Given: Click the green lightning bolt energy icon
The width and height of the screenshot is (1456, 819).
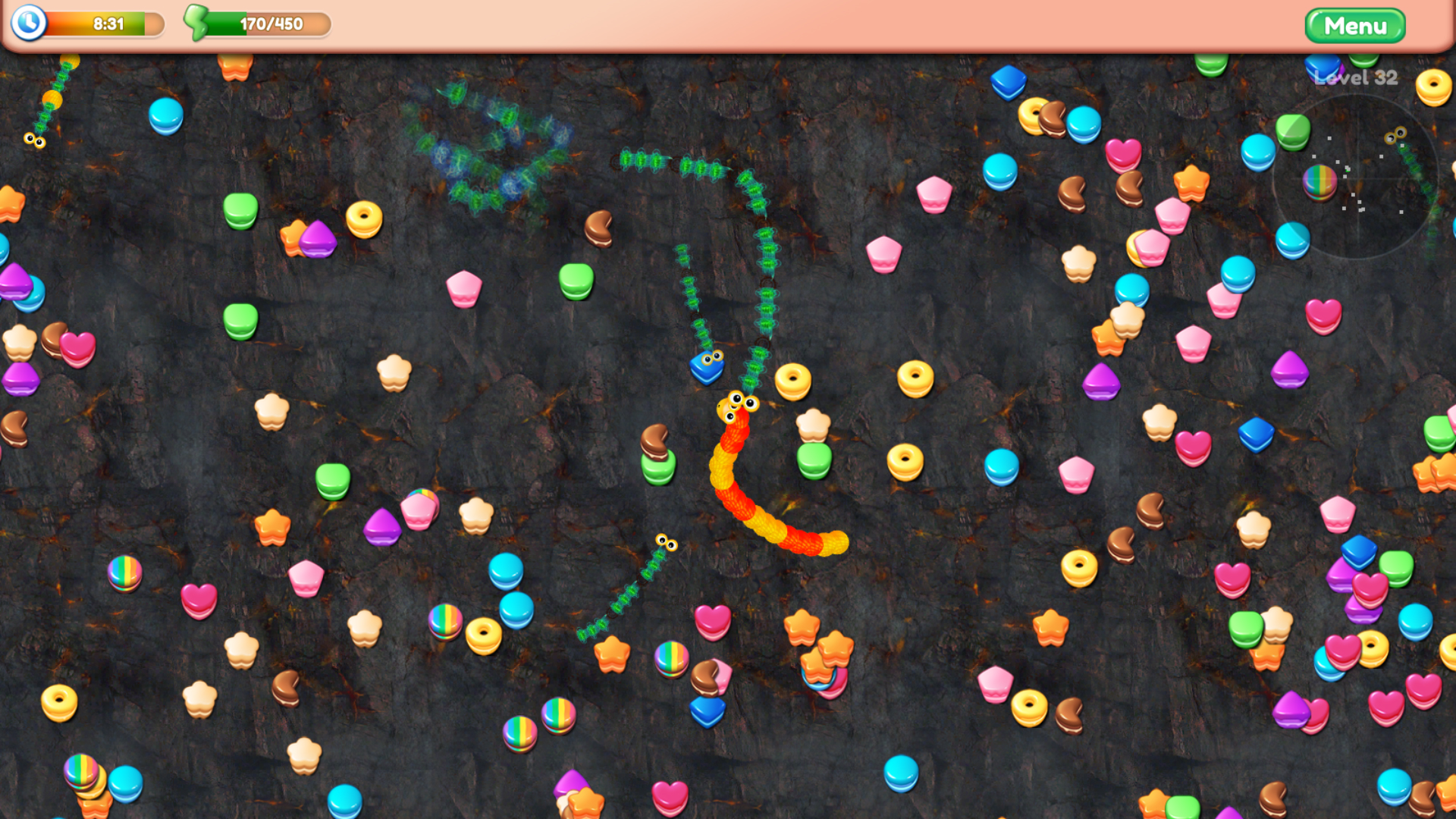Looking at the screenshot, I should point(196,22).
